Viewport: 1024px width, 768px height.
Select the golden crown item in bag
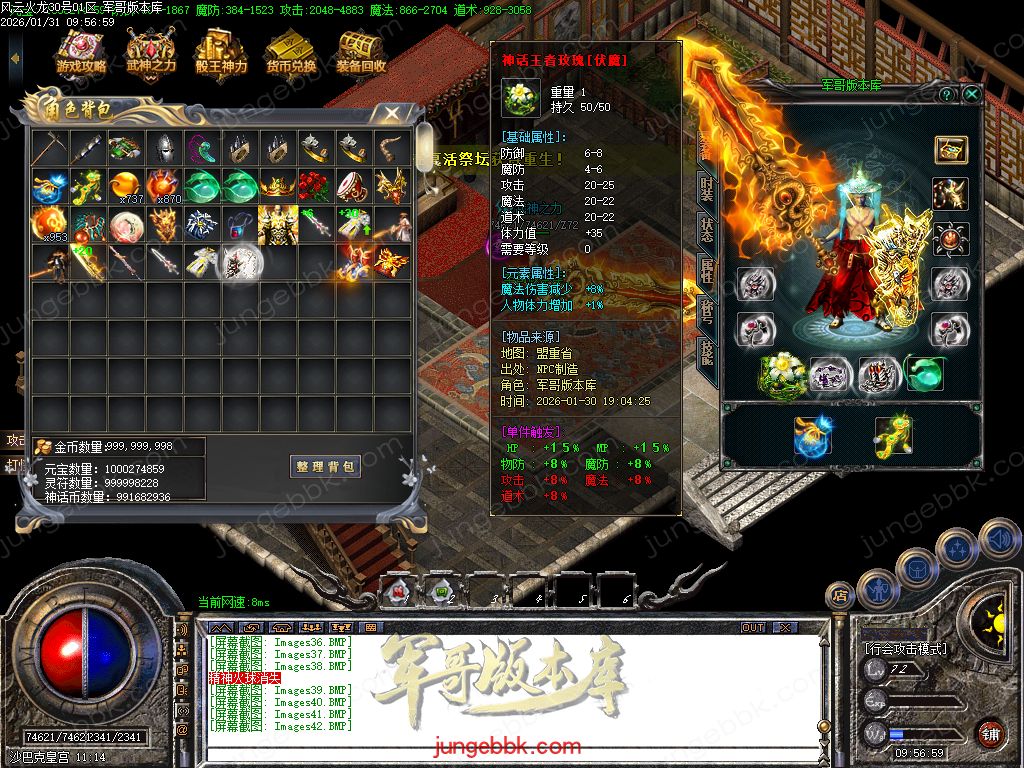[x=277, y=186]
